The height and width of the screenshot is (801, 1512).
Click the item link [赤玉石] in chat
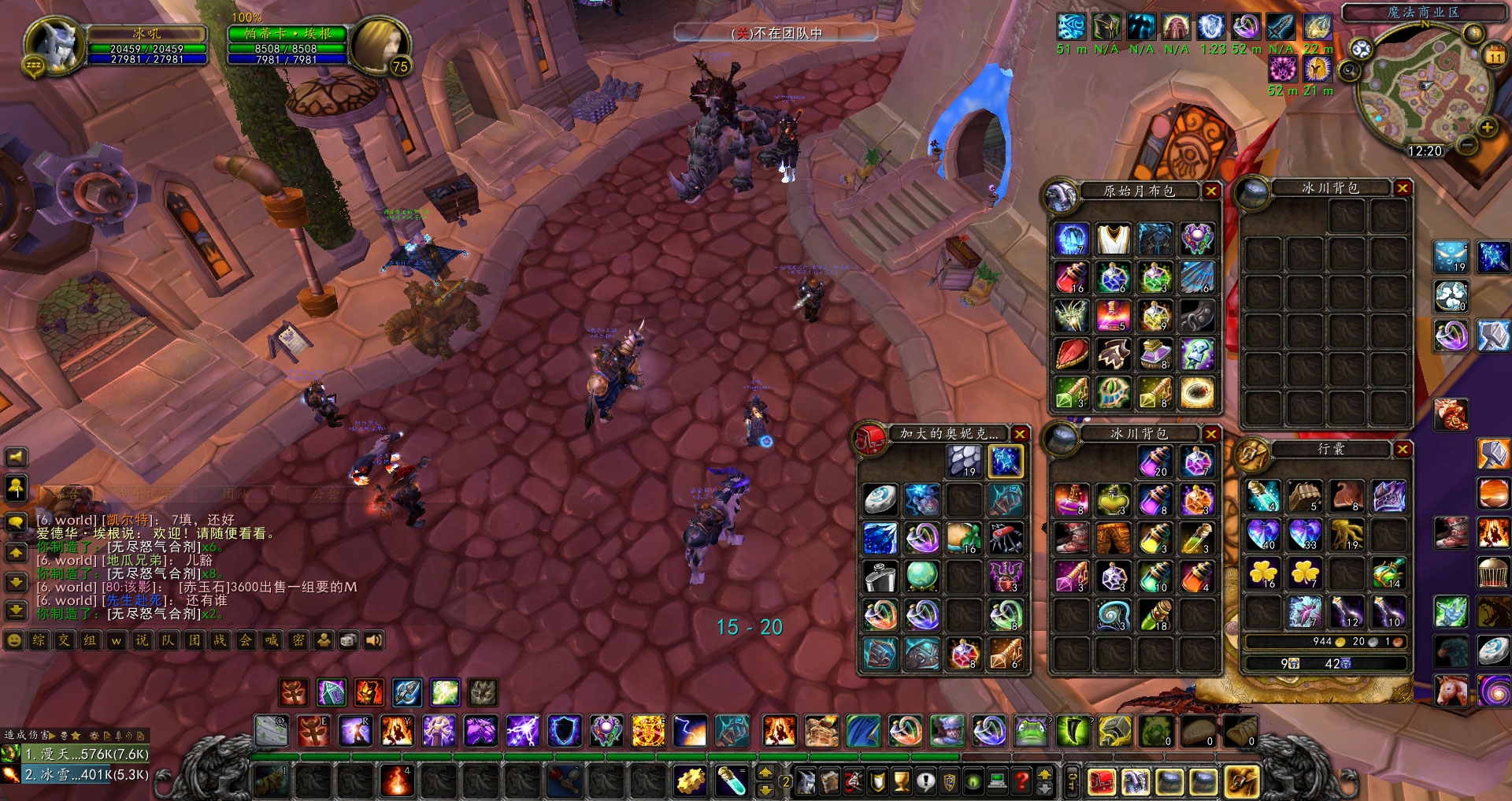click(205, 588)
